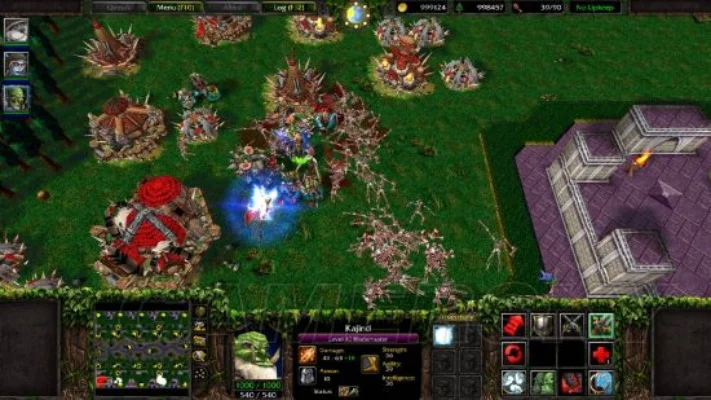Activate the red boot Move command
The image size is (711, 400).
pos(513,324)
